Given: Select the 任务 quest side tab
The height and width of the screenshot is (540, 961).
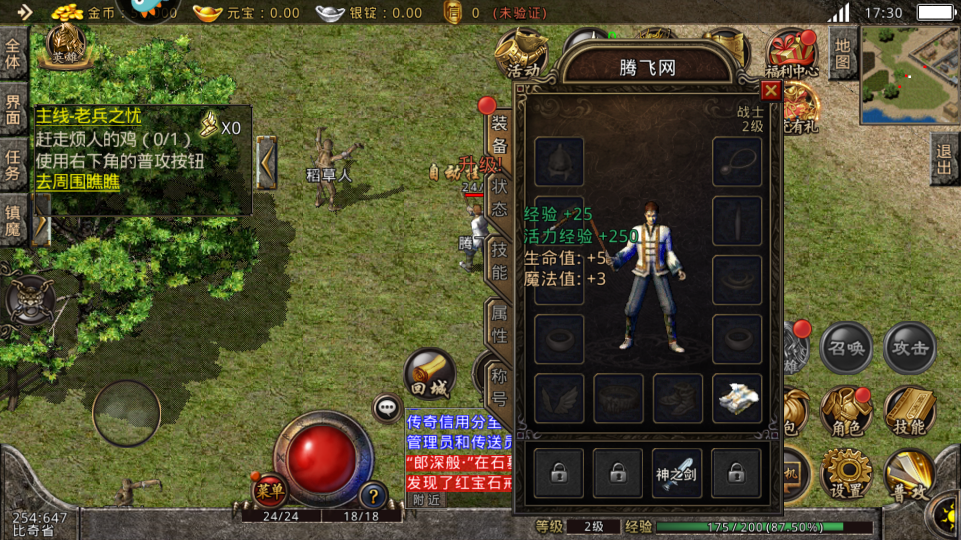Looking at the screenshot, I should [14, 164].
